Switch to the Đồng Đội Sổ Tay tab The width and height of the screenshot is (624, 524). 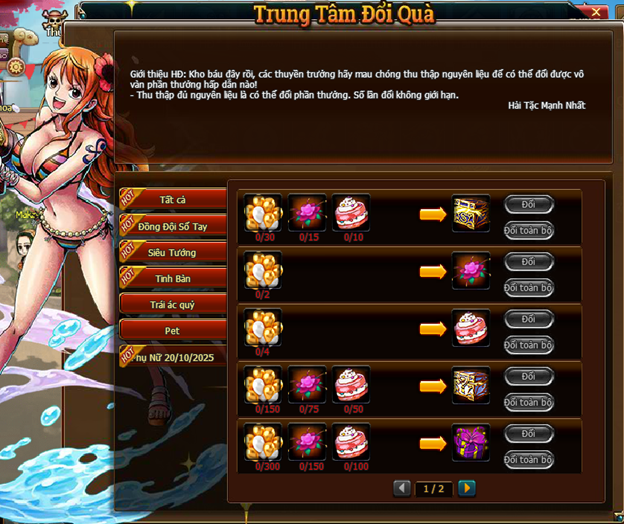[172, 226]
